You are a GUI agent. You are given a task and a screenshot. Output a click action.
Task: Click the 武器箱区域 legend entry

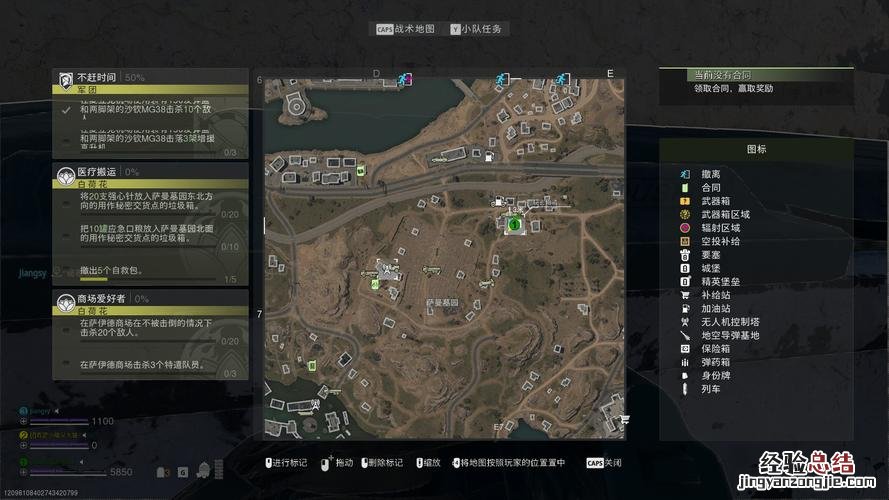(x=724, y=214)
